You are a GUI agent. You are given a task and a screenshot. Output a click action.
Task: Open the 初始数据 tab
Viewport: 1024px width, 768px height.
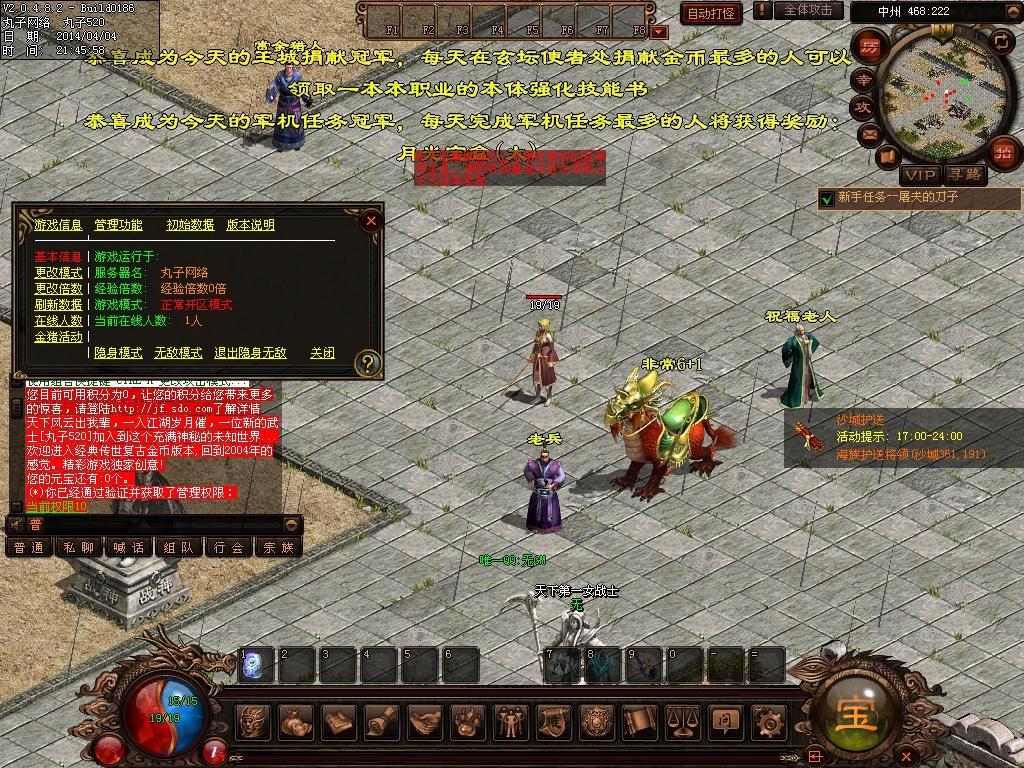point(190,225)
